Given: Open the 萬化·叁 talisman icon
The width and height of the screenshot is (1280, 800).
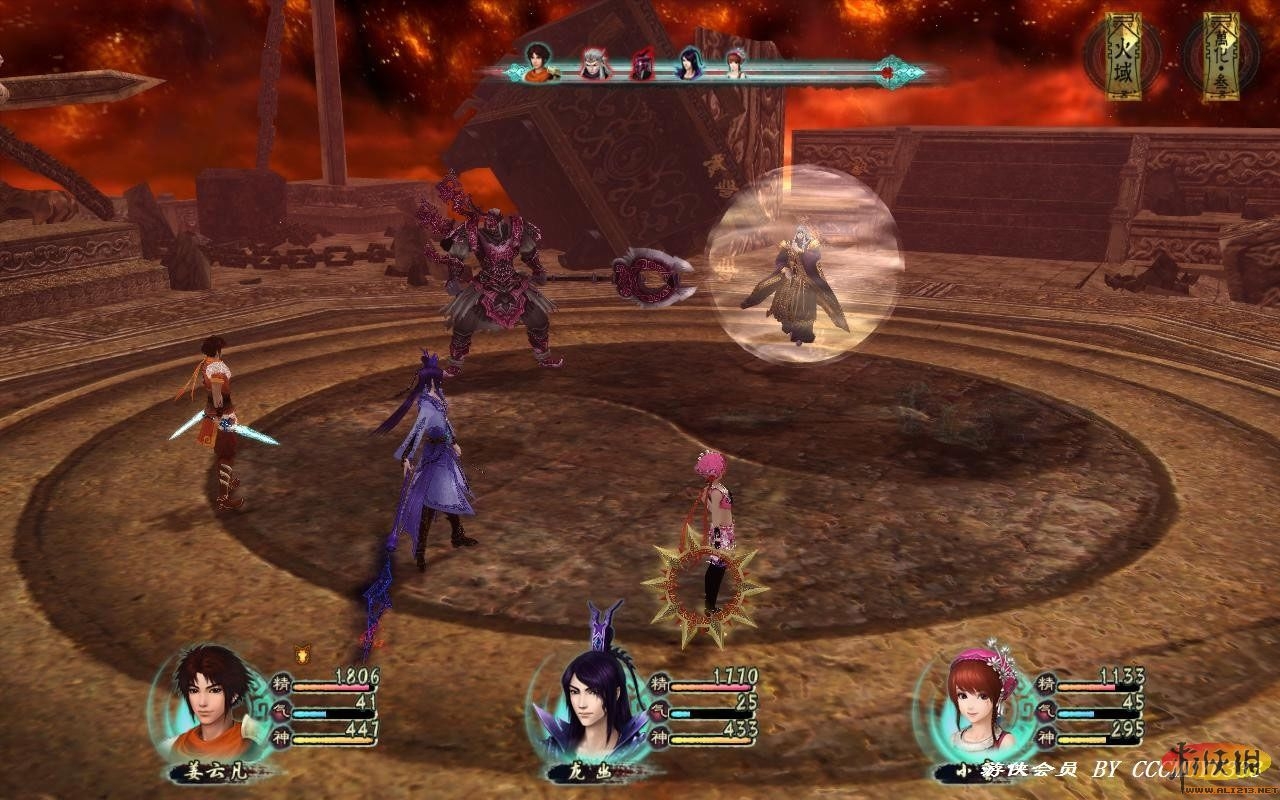Looking at the screenshot, I should coord(1220,56).
